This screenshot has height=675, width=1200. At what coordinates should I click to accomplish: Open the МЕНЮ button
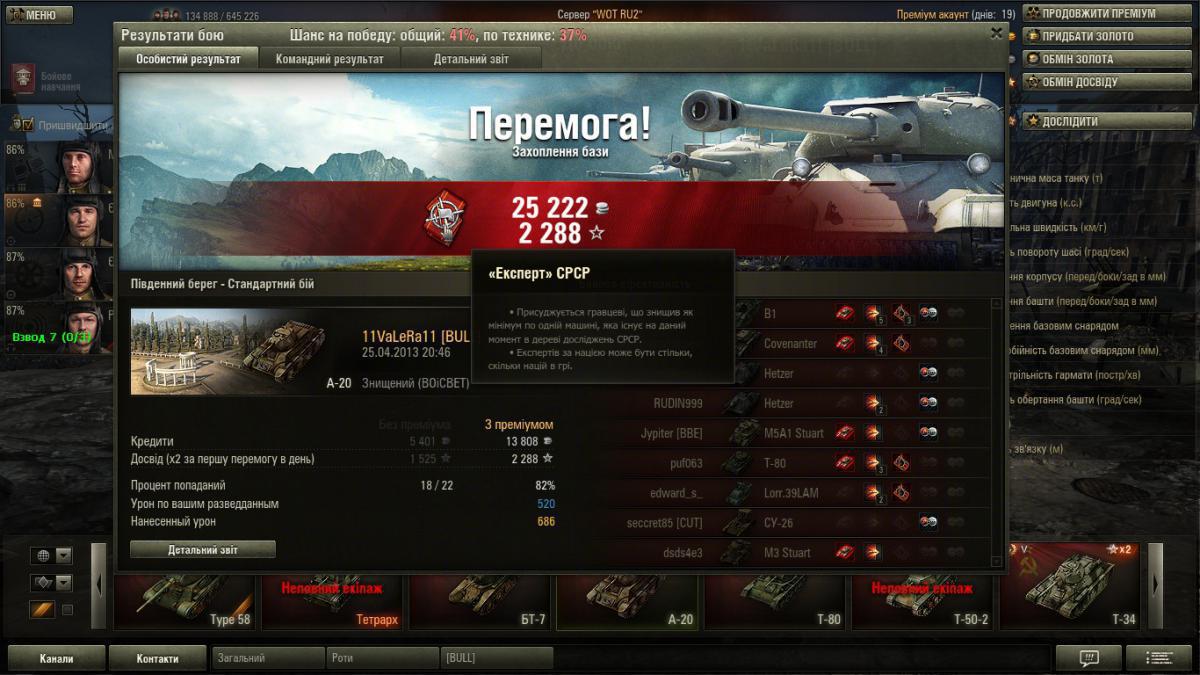click(38, 15)
